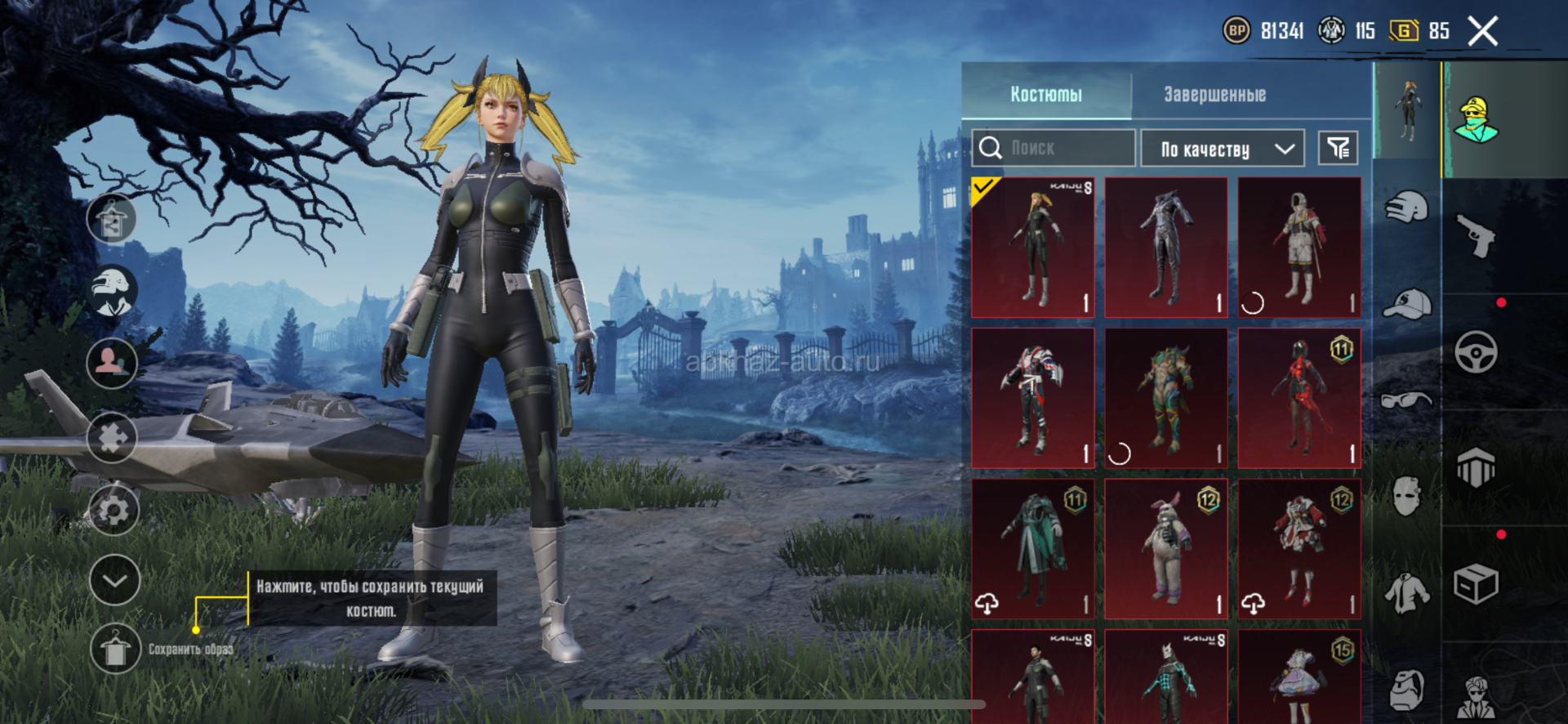Choose the white bunny costume

coord(1166,548)
